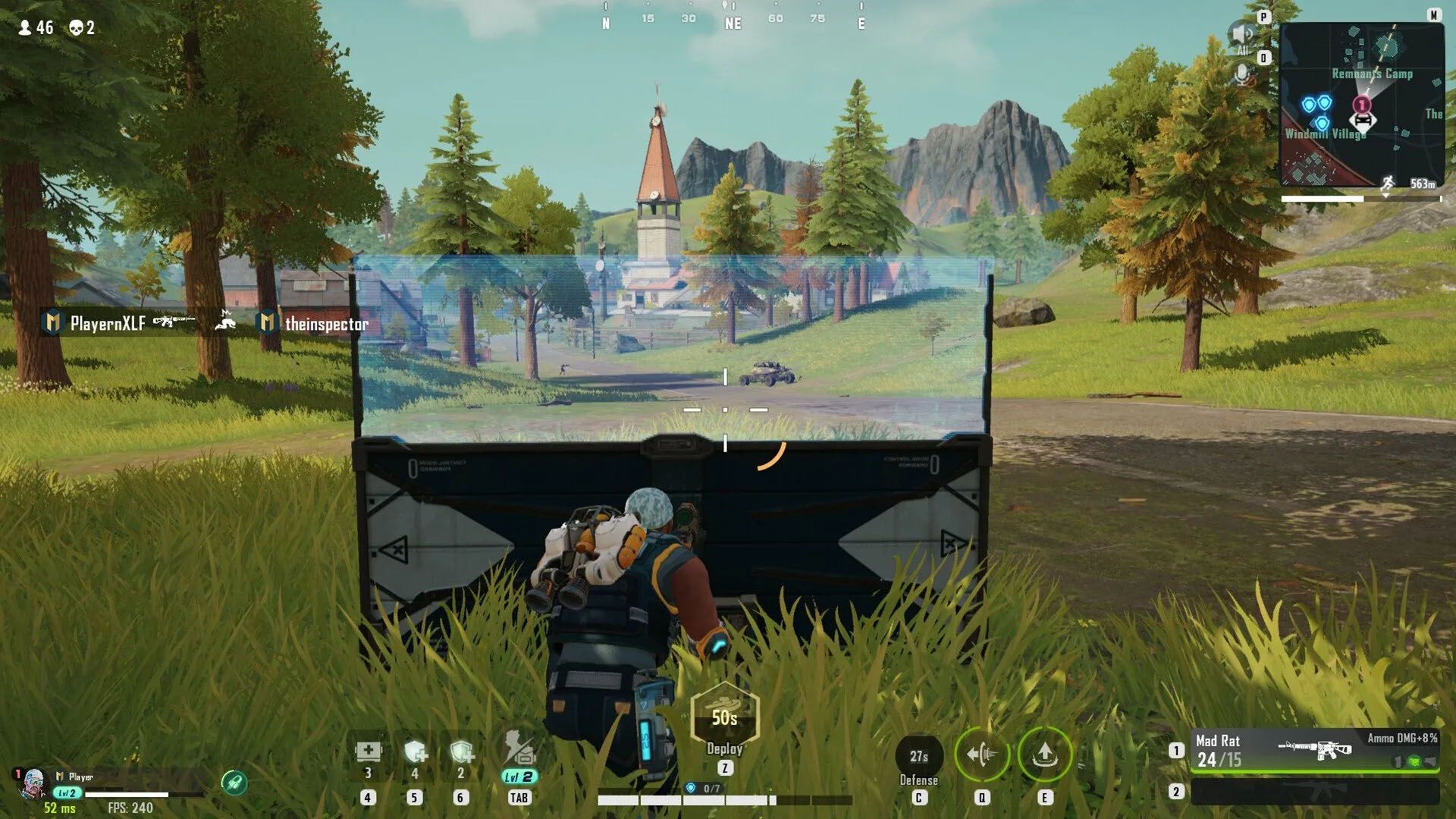The image size is (1456, 819).
Task: Select the Mad Rat weapon slot
Action: 1314,750
